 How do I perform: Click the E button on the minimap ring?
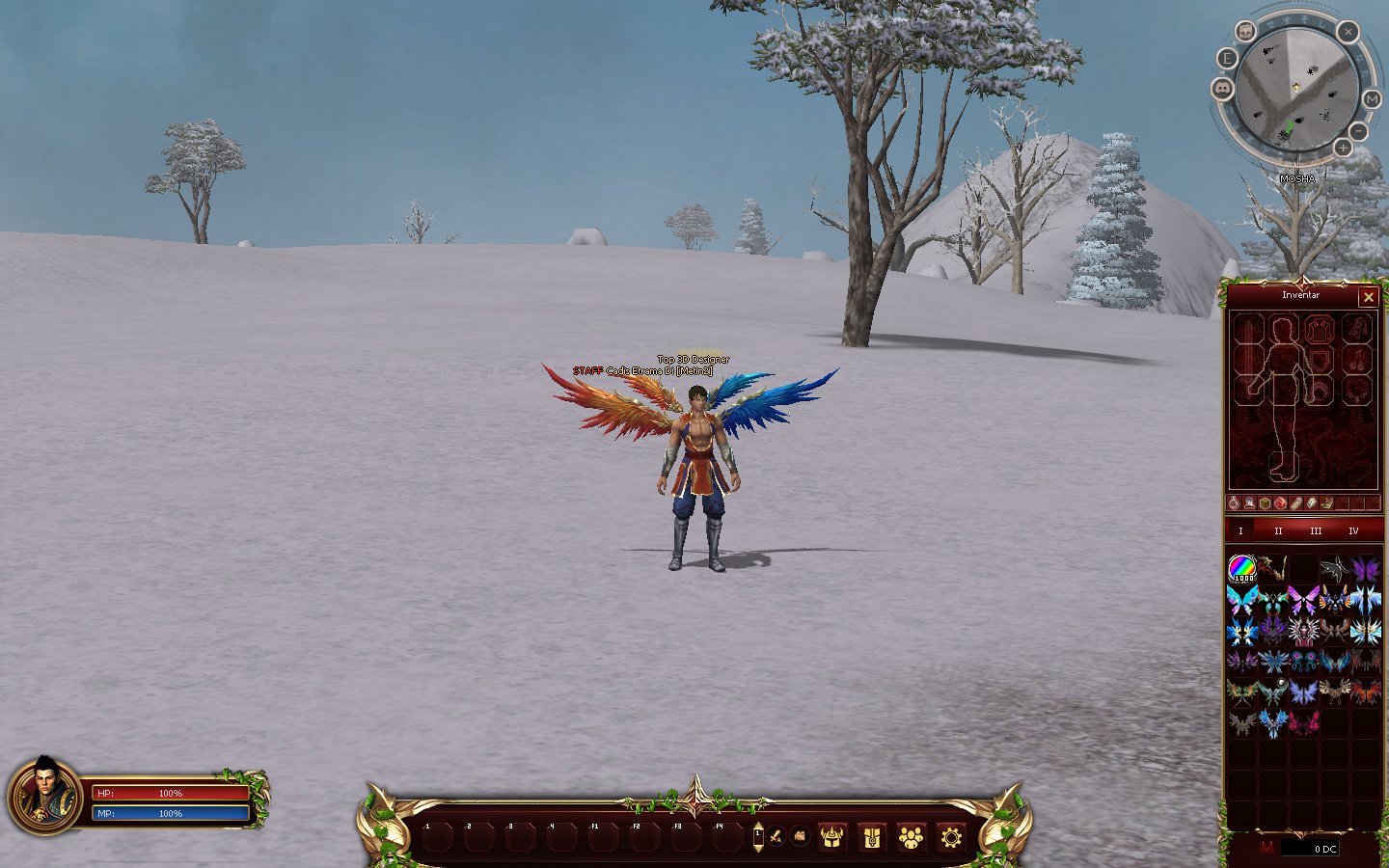(1227, 58)
